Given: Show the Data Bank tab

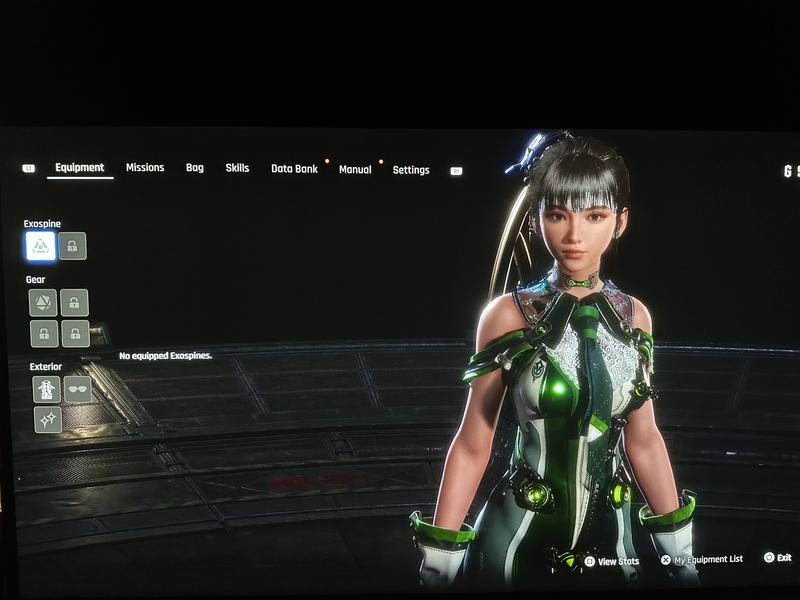Looking at the screenshot, I should pos(294,169).
